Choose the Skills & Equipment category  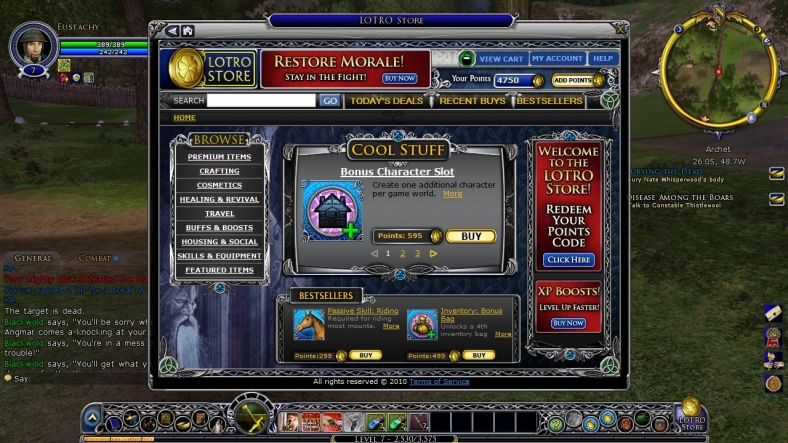219,256
